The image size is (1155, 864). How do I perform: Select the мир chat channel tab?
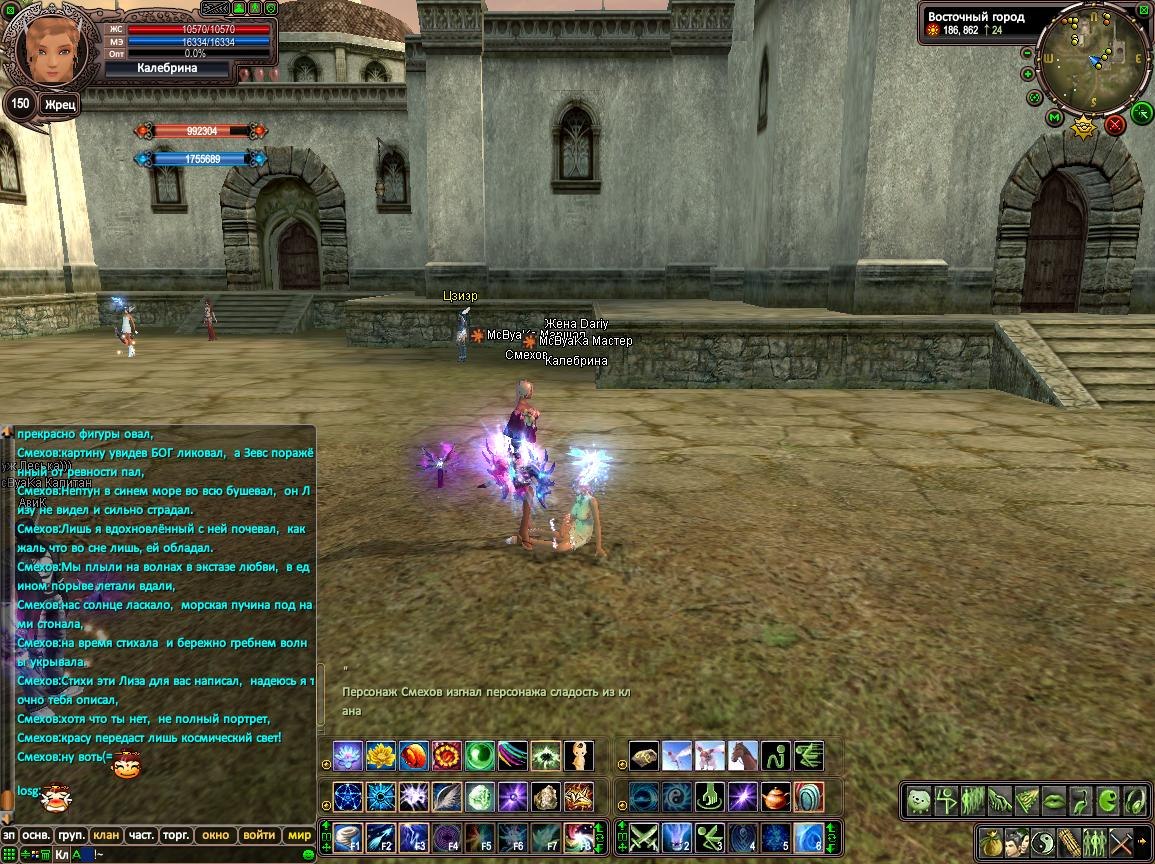[x=298, y=835]
